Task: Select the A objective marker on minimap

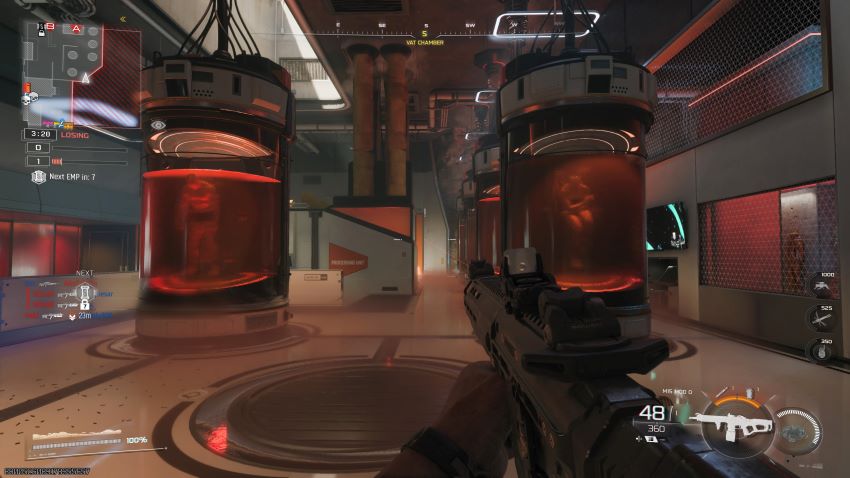Action: 75,29
